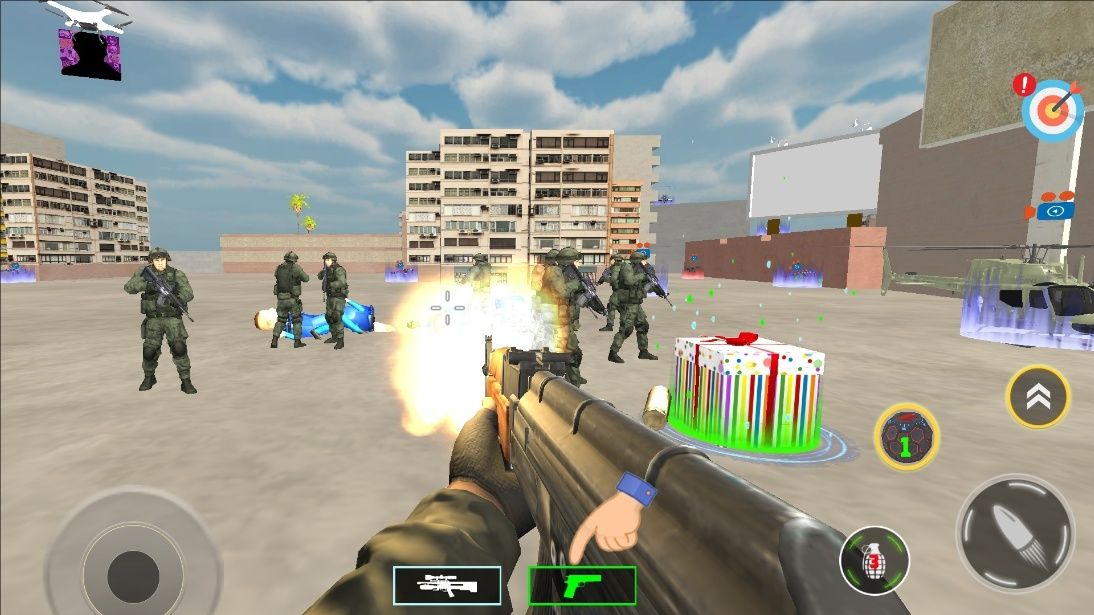Image resolution: width=1094 pixels, height=615 pixels.
Task: Click the virtual movement joystick
Action: pos(132,569)
